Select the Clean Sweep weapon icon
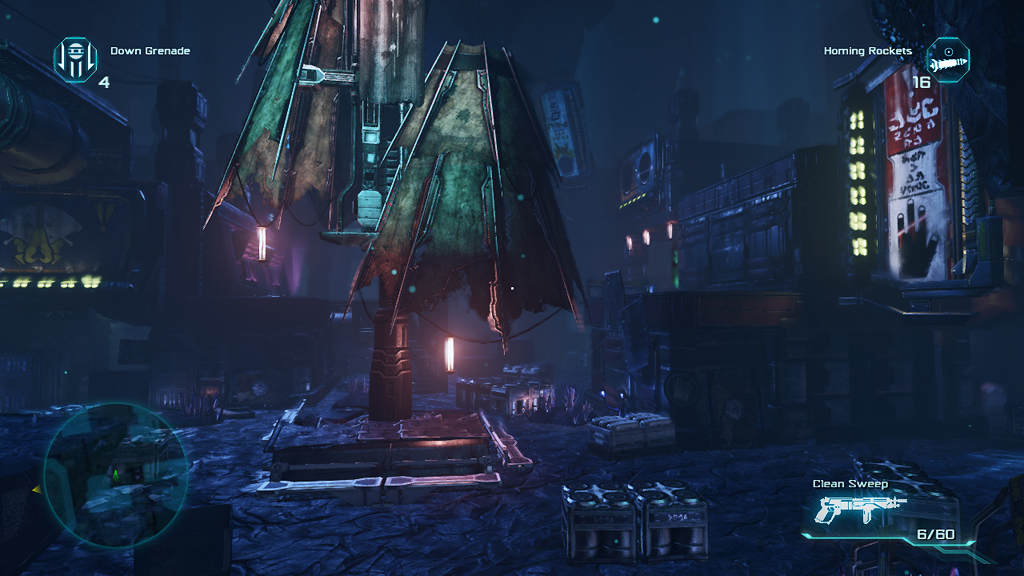Image resolution: width=1024 pixels, height=576 pixels. [861, 510]
